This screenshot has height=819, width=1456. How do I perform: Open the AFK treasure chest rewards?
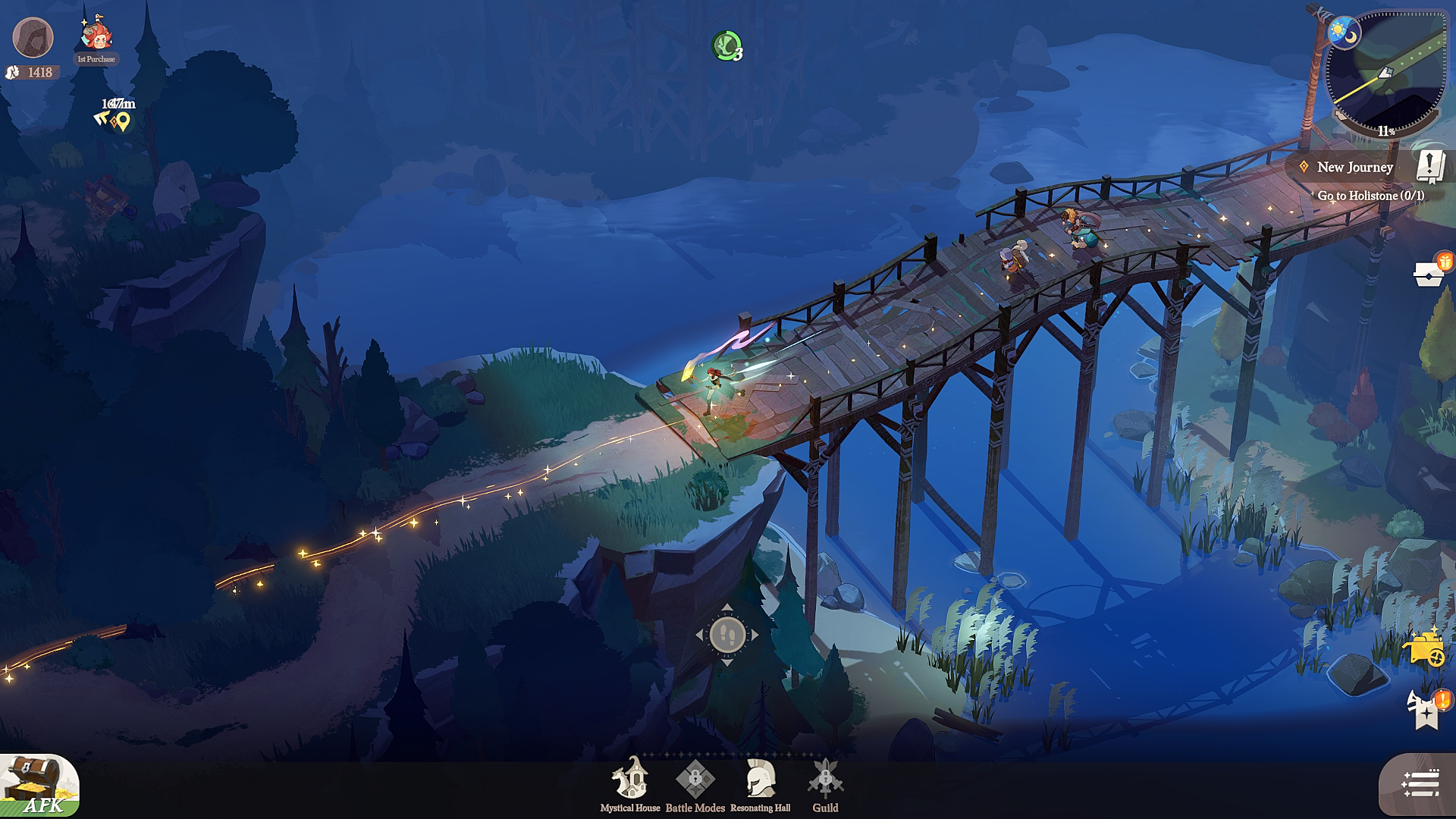pos(38,786)
